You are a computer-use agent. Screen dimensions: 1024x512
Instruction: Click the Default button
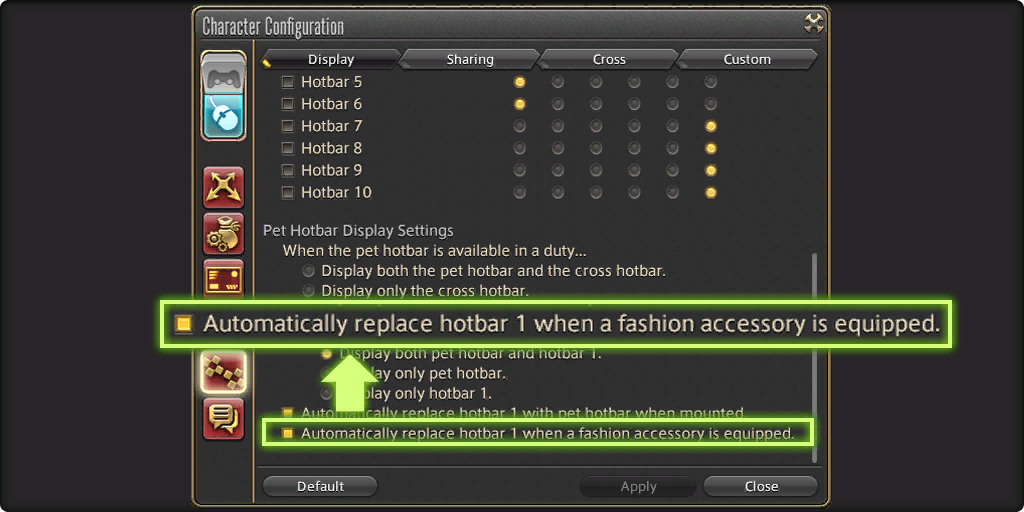click(320, 487)
